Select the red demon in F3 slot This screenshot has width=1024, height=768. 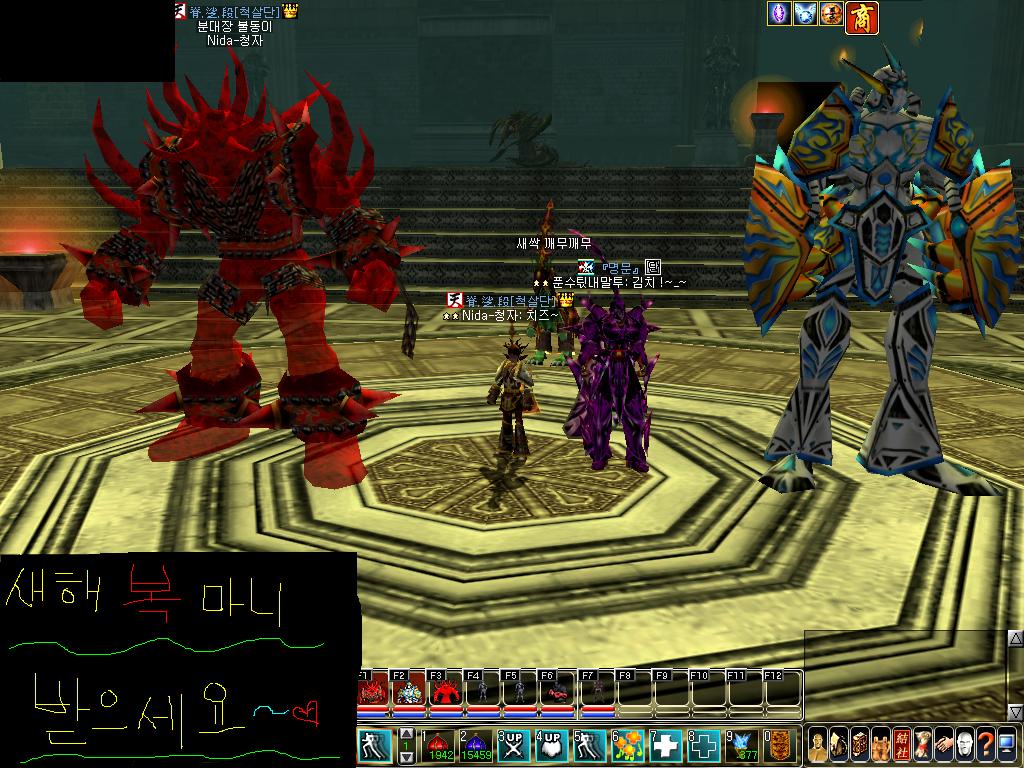(446, 691)
